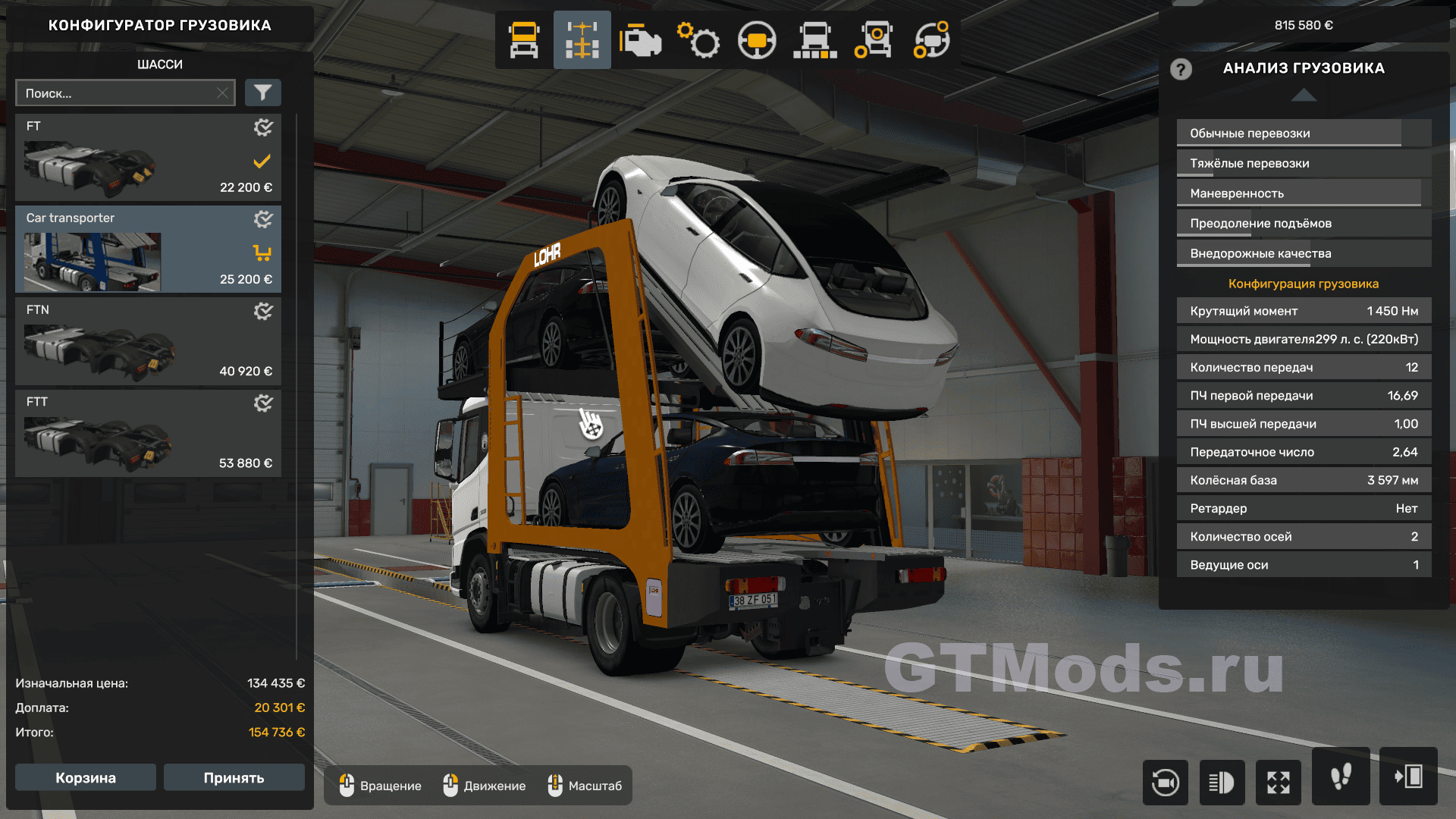Exit the configurator via door icon
1456x819 pixels.
1408,777
